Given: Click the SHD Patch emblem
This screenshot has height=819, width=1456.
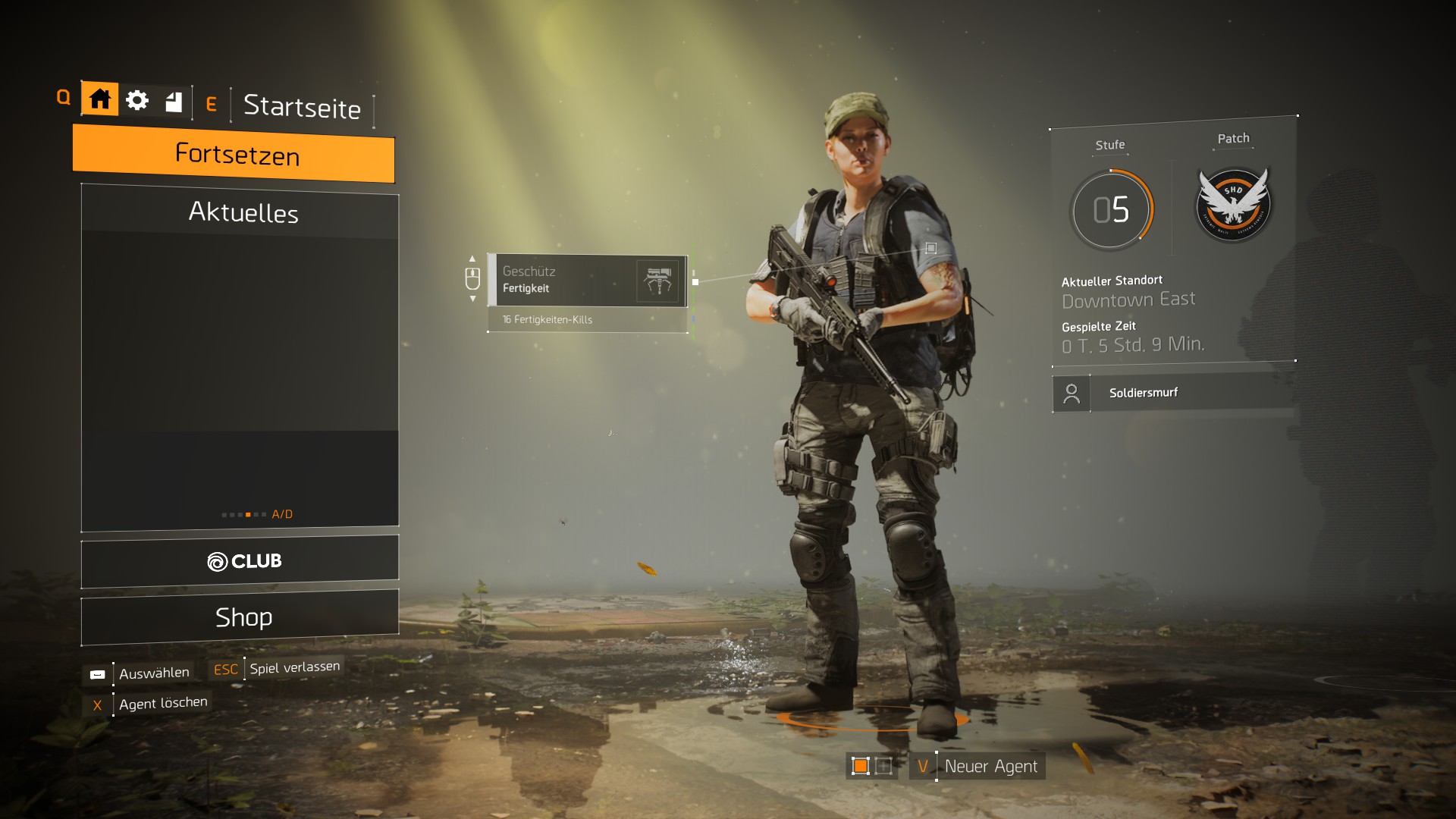Looking at the screenshot, I should click(x=1232, y=203).
